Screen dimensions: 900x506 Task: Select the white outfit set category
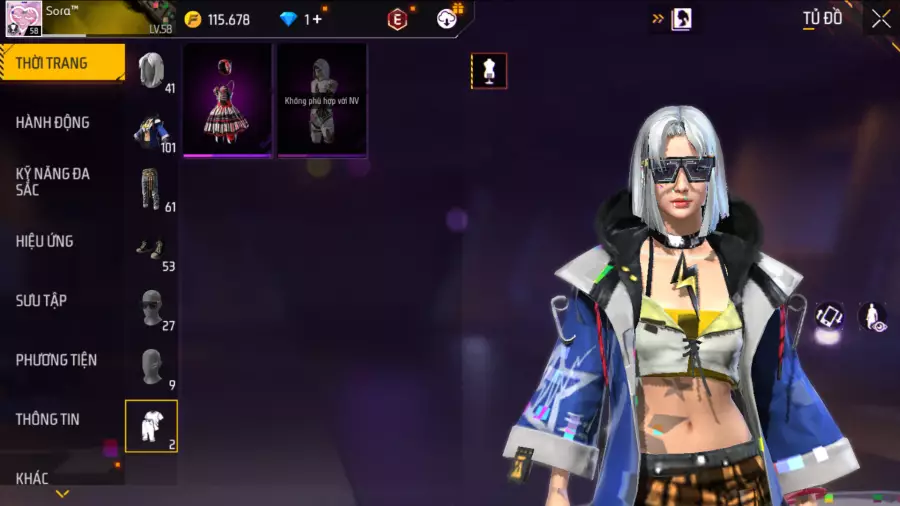point(151,425)
